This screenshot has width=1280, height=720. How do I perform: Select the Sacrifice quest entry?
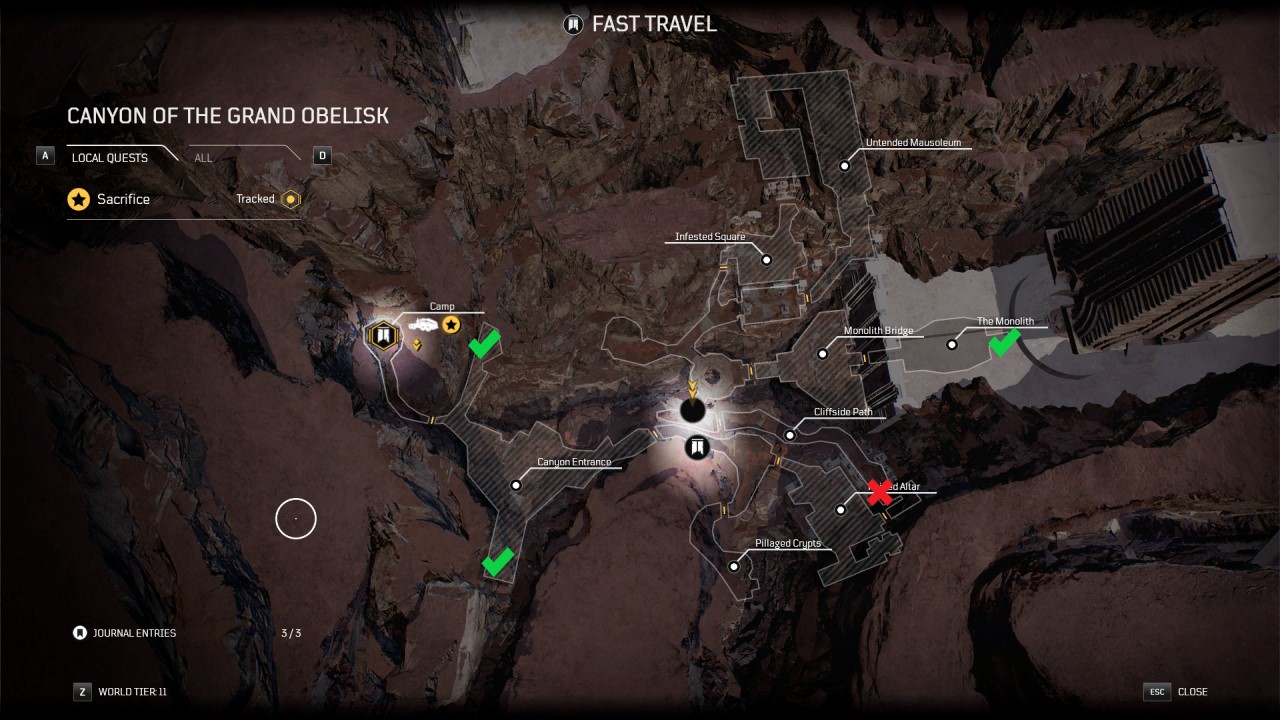coord(123,199)
